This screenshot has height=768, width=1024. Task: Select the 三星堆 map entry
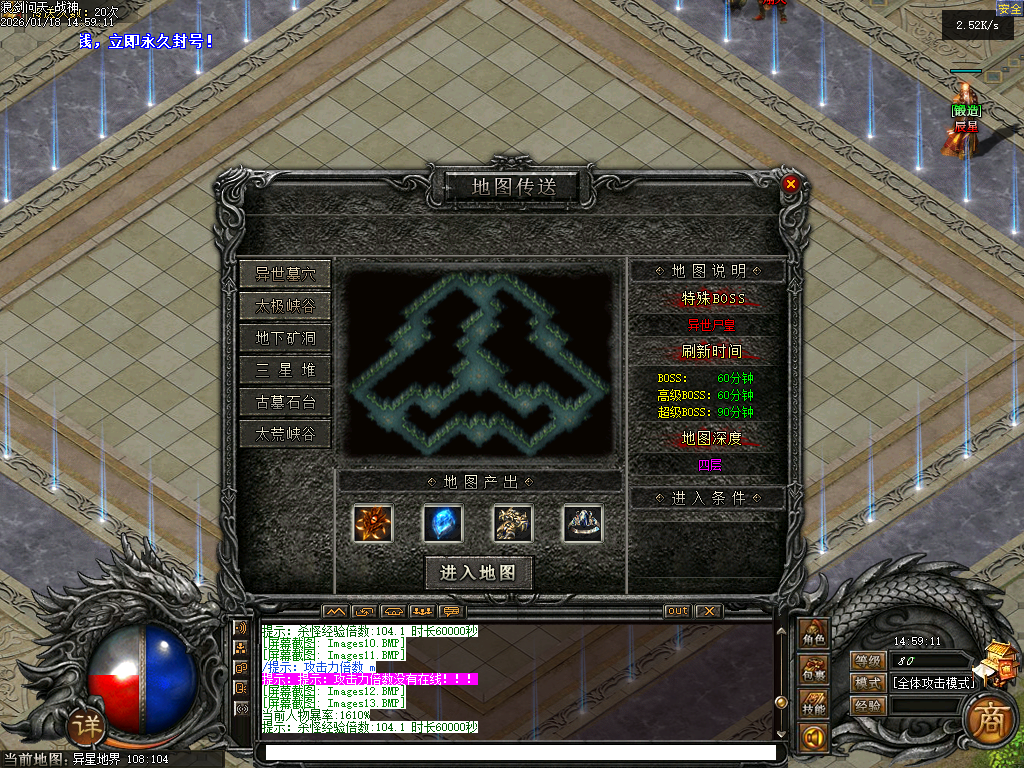pos(285,370)
